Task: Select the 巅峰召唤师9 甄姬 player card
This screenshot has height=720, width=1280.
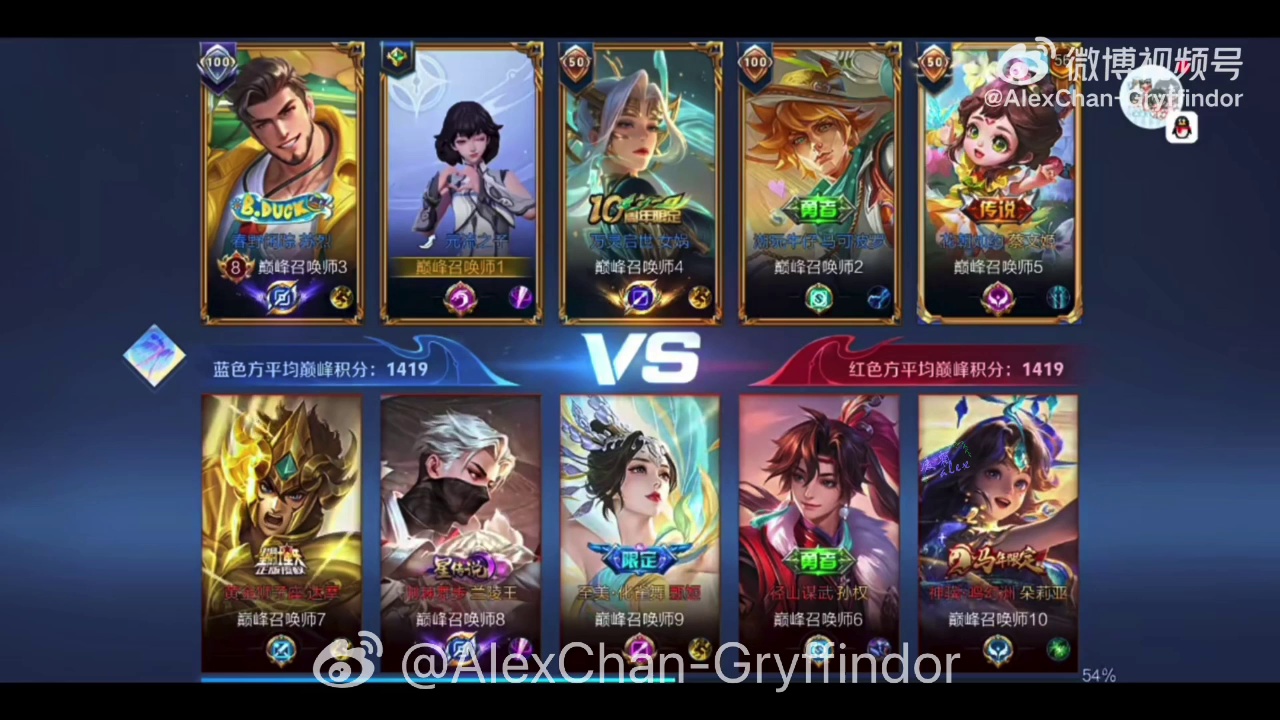Action: click(x=640, y=530)
